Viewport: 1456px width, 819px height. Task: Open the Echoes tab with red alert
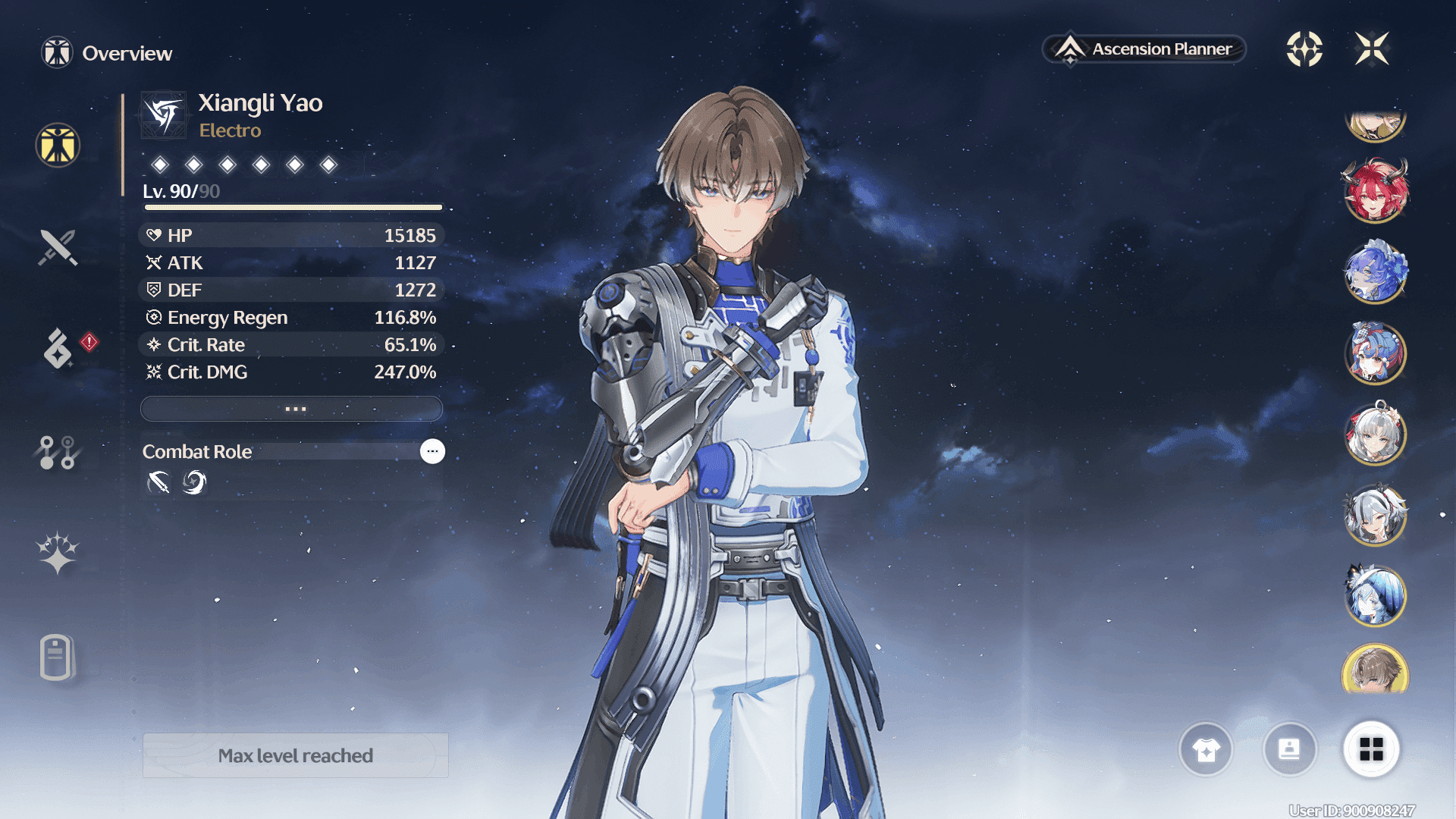(58, 348)
